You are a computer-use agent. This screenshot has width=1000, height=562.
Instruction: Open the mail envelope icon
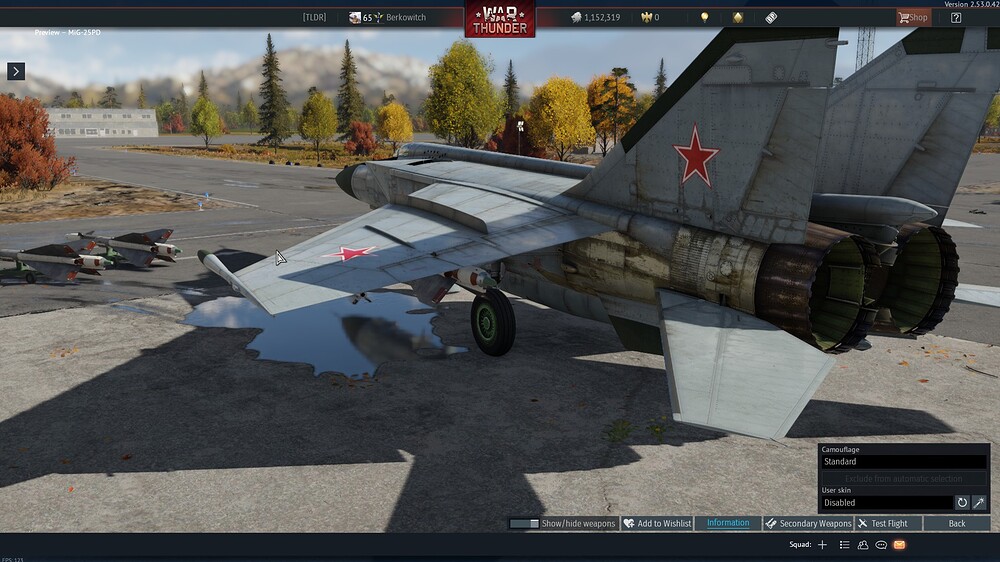(x=899, y=545)
